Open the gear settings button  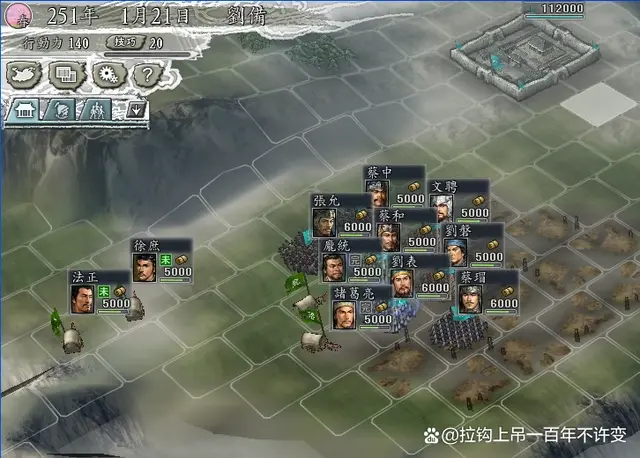(106, 74)
